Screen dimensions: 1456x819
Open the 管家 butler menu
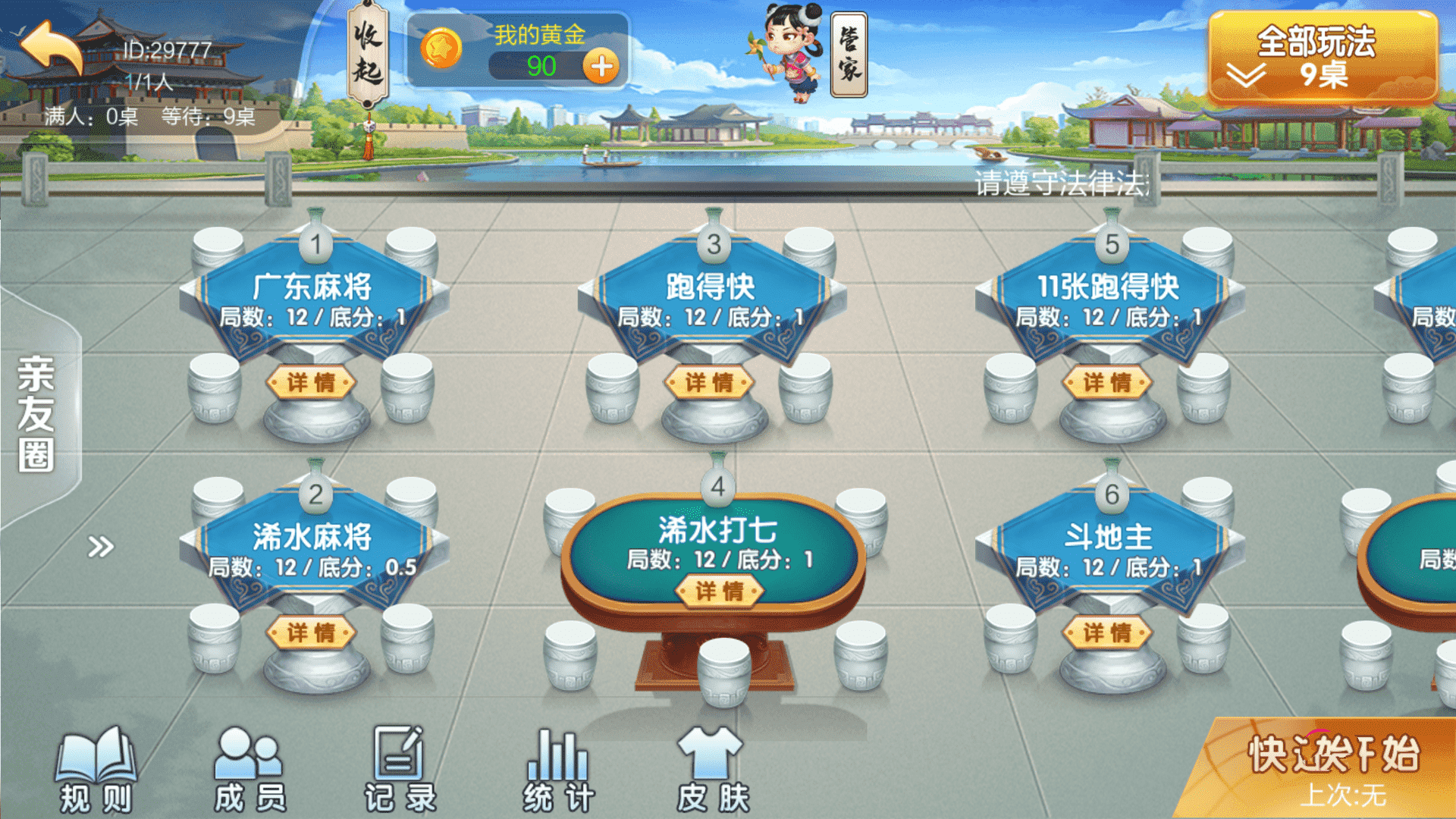(x=849, y=55)
